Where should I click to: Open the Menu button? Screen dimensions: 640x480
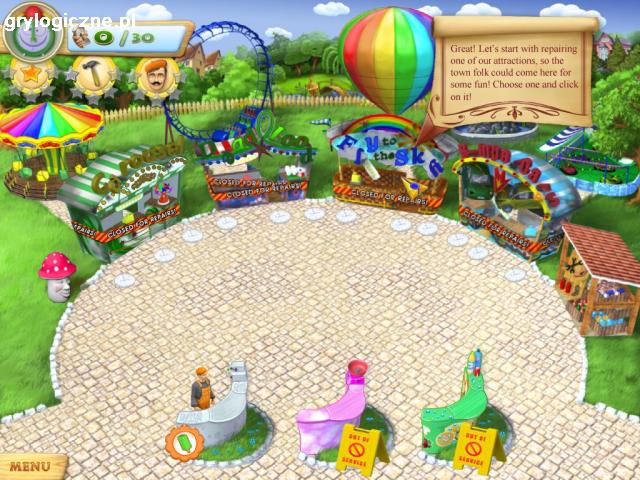(x=30, y=466)
